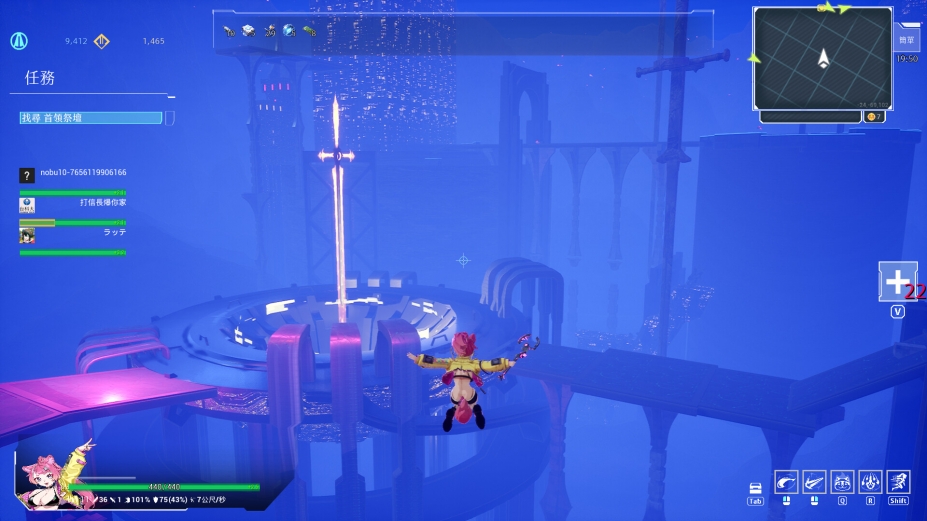Activate the flaming cat face skill

[842, 482]
